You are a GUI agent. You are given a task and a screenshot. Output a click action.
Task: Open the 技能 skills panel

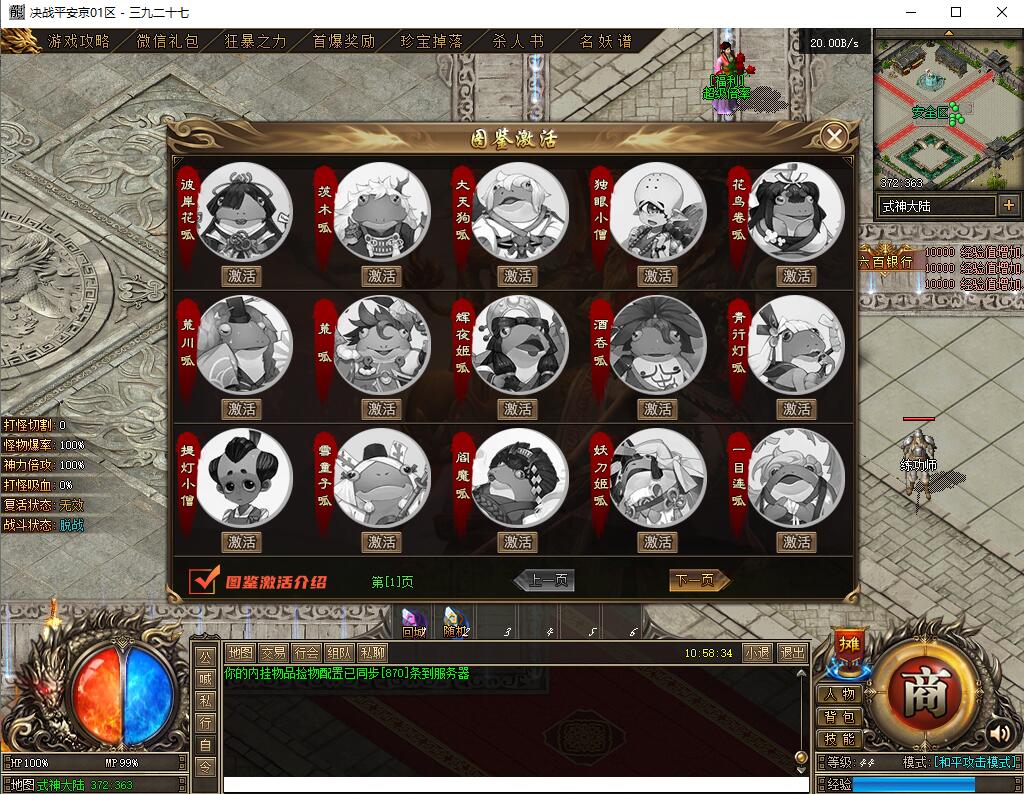[x=839, y=739]
